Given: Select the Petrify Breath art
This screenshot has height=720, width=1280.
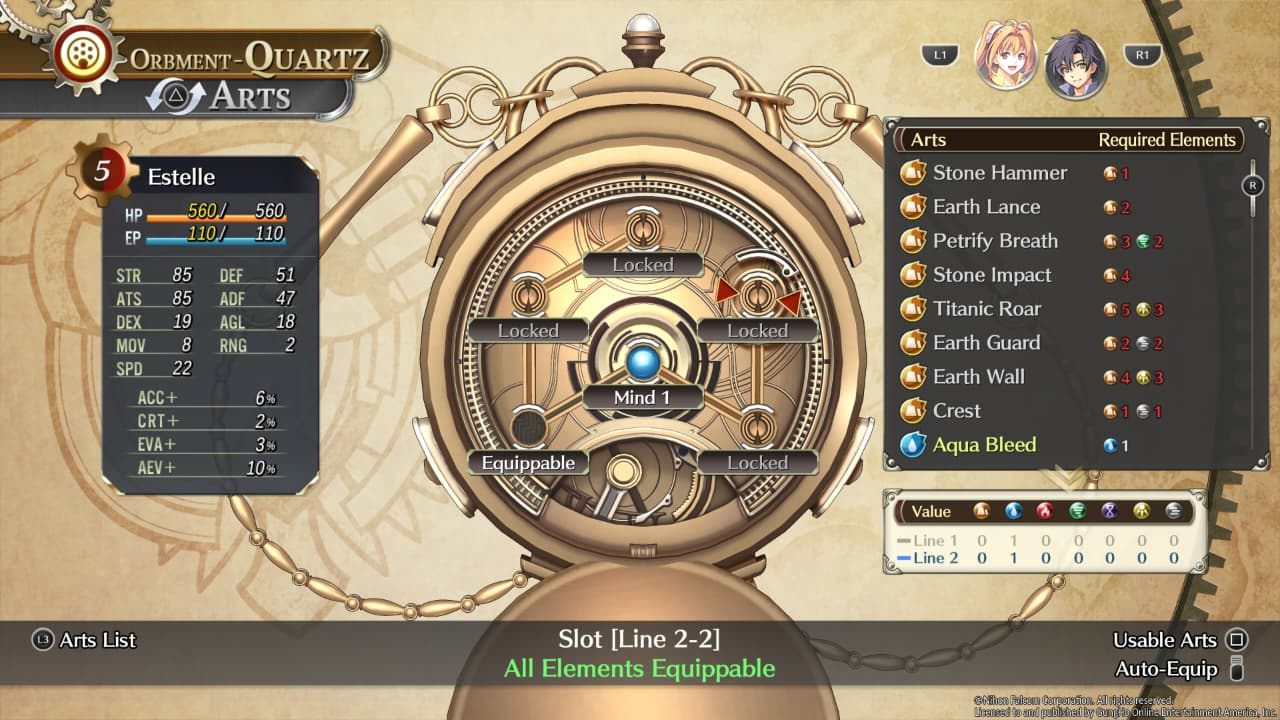Looking at the screenshot, I should 995,241.
